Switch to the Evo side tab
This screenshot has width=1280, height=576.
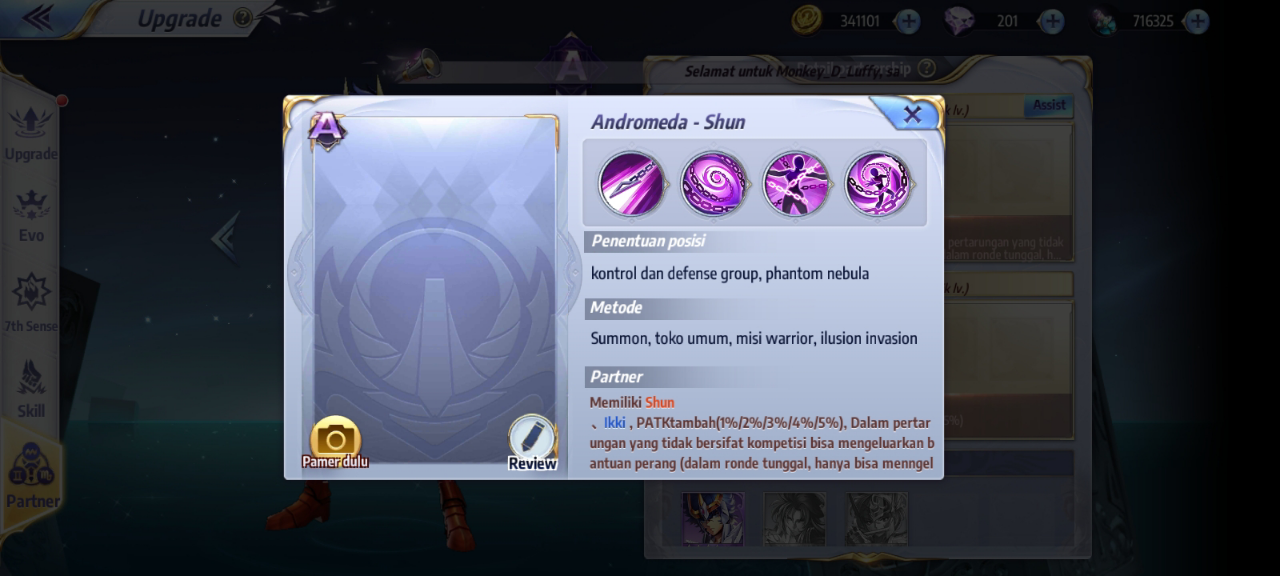31,214
